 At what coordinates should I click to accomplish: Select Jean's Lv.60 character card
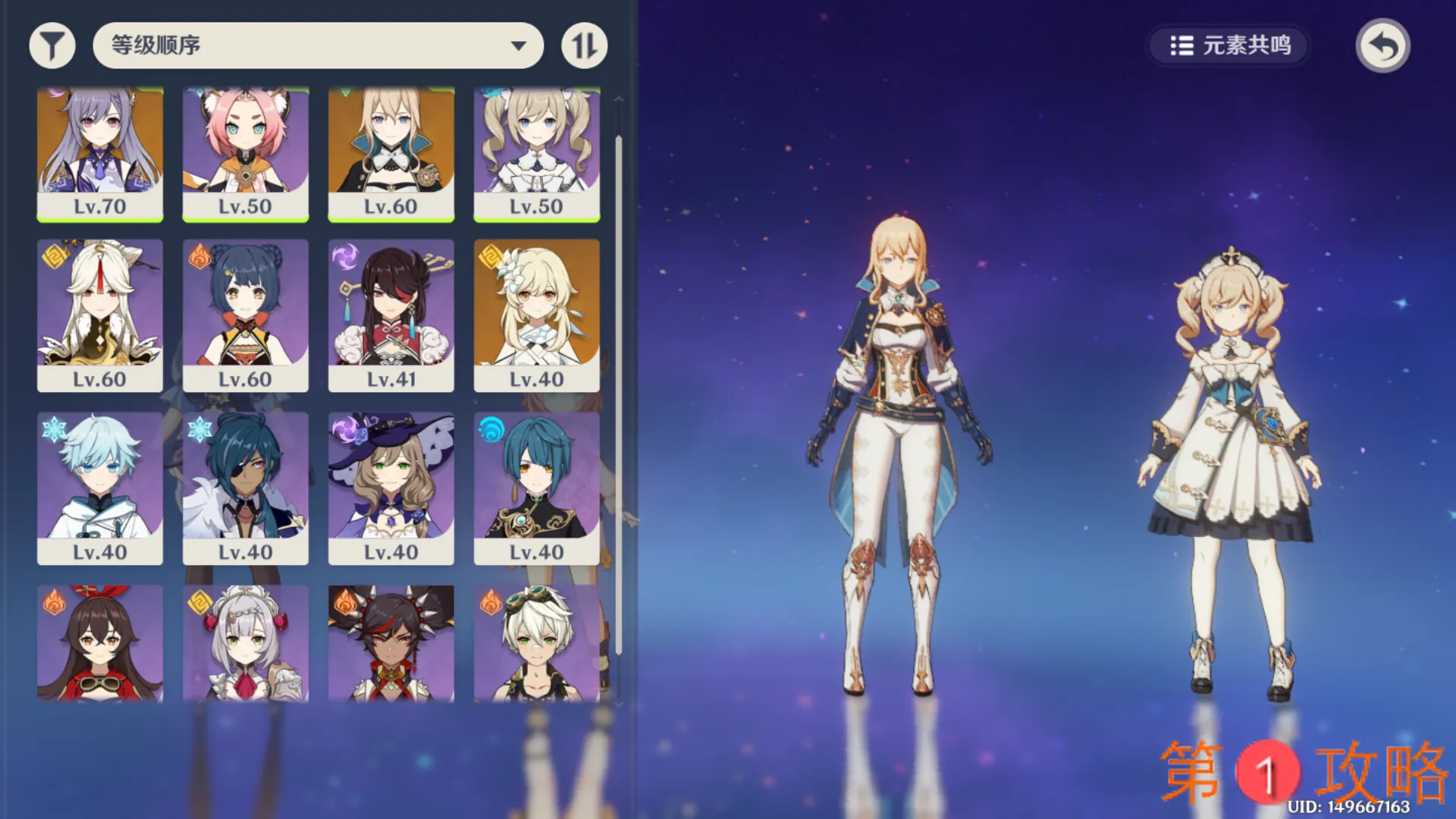click(391, 154)
